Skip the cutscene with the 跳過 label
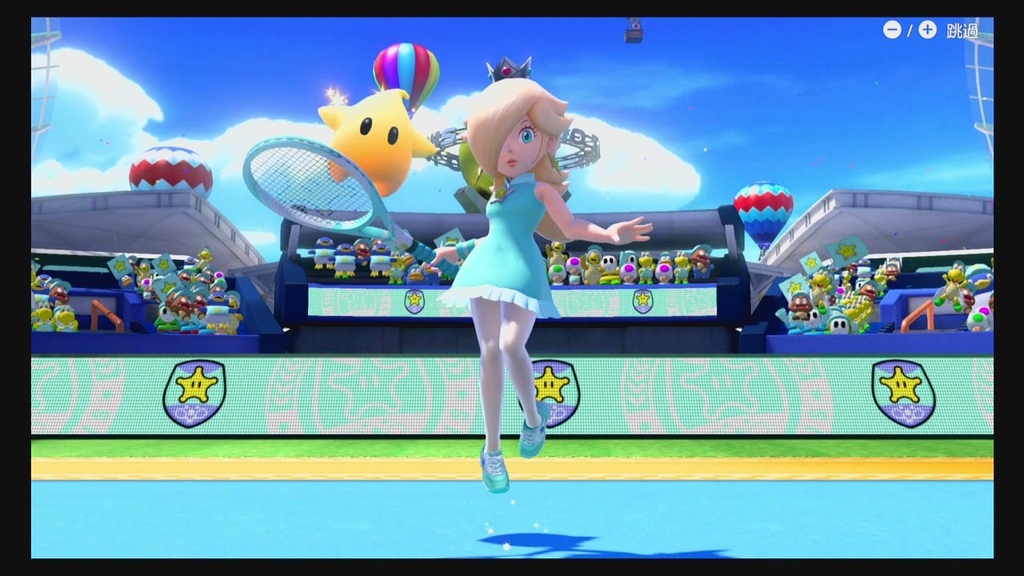This screenshot has width=1024, height=576. coord(961,30)
